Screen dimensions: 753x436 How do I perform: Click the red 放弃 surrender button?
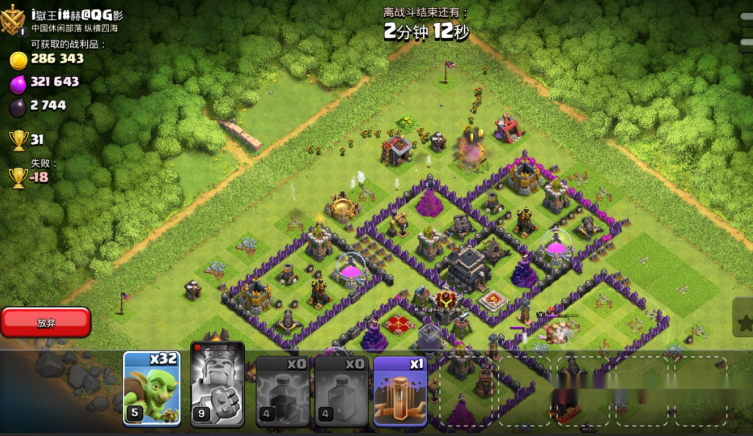point(46,322)
